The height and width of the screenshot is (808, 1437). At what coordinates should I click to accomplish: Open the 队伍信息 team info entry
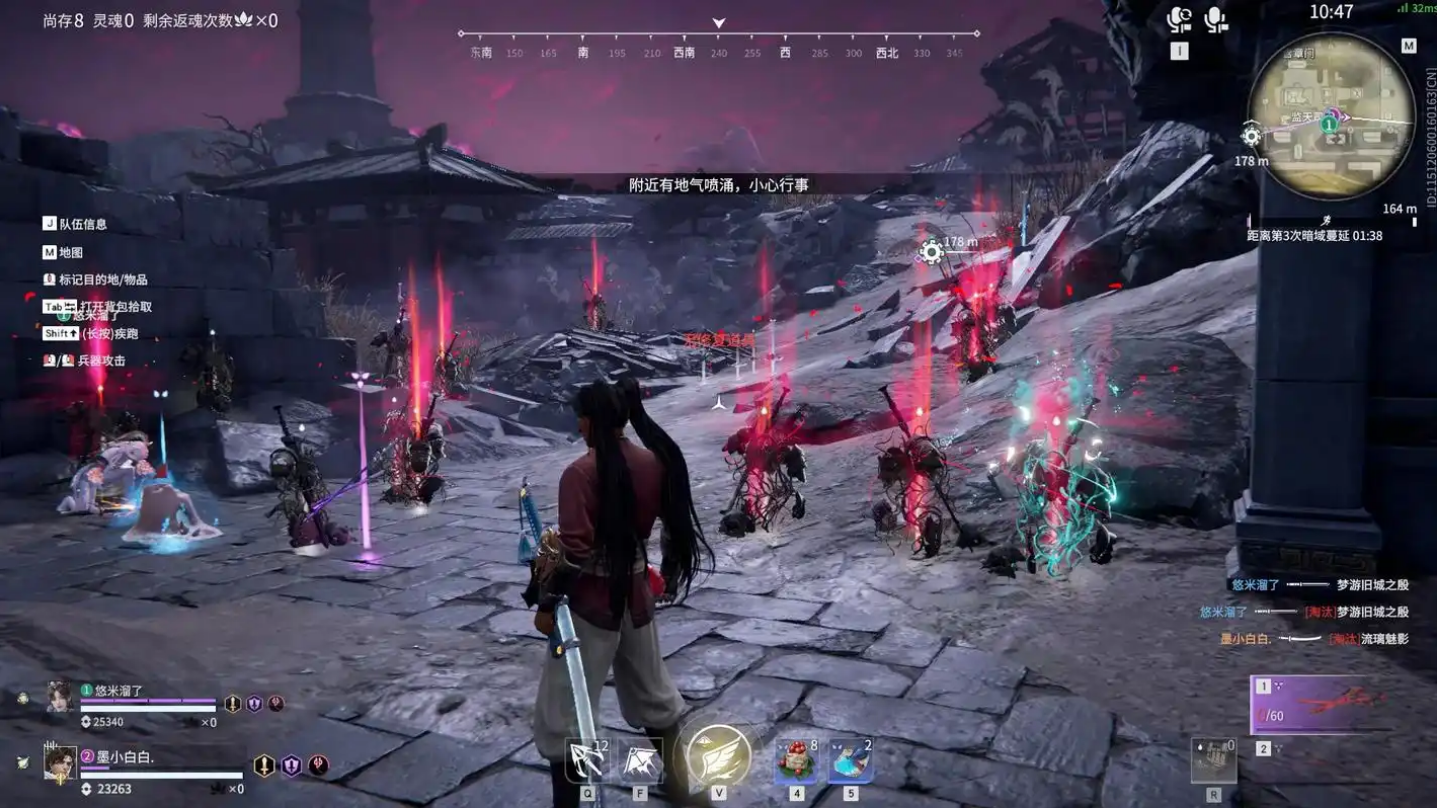coord(81,224)
